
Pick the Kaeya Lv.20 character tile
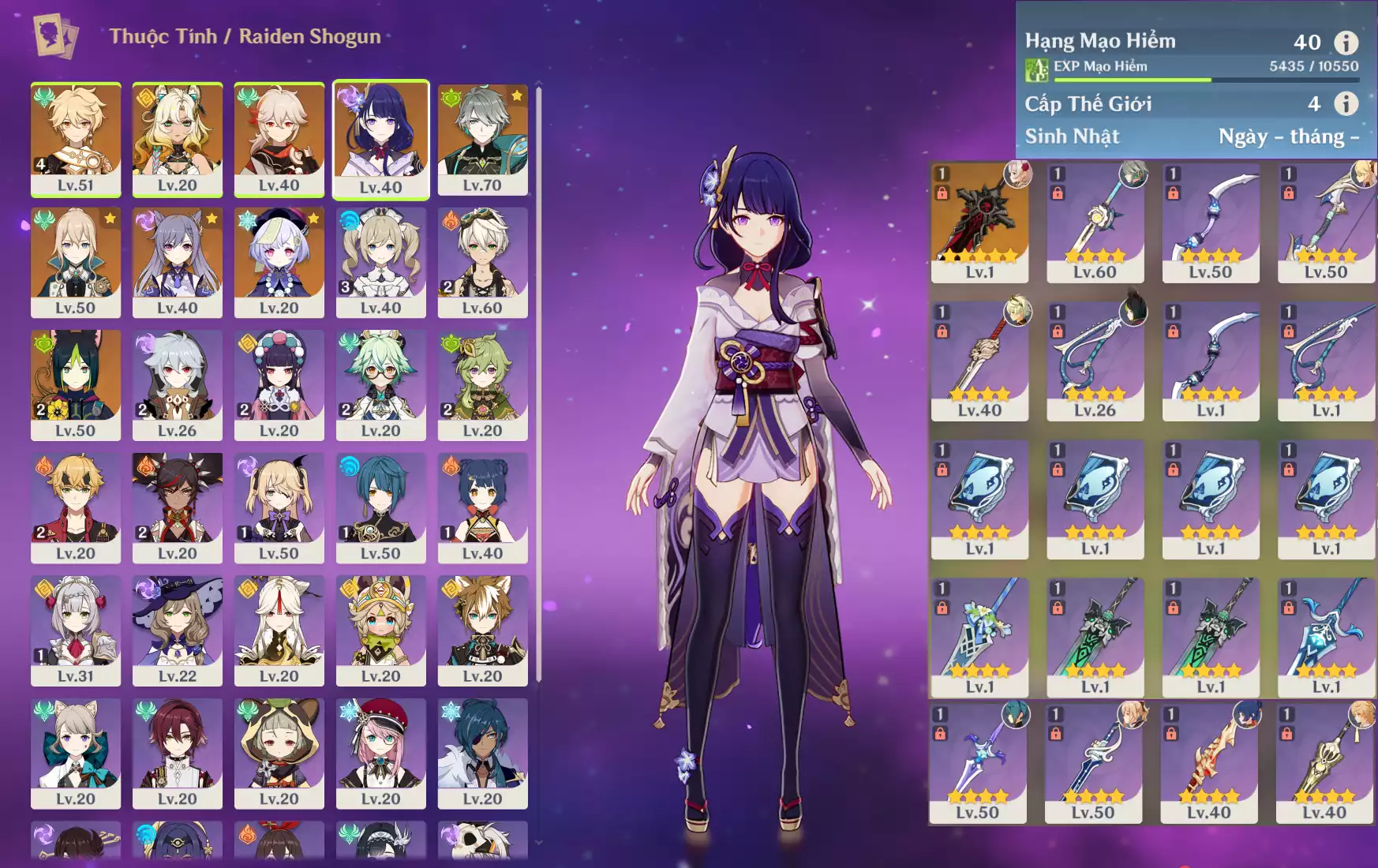tap(482, 752)
